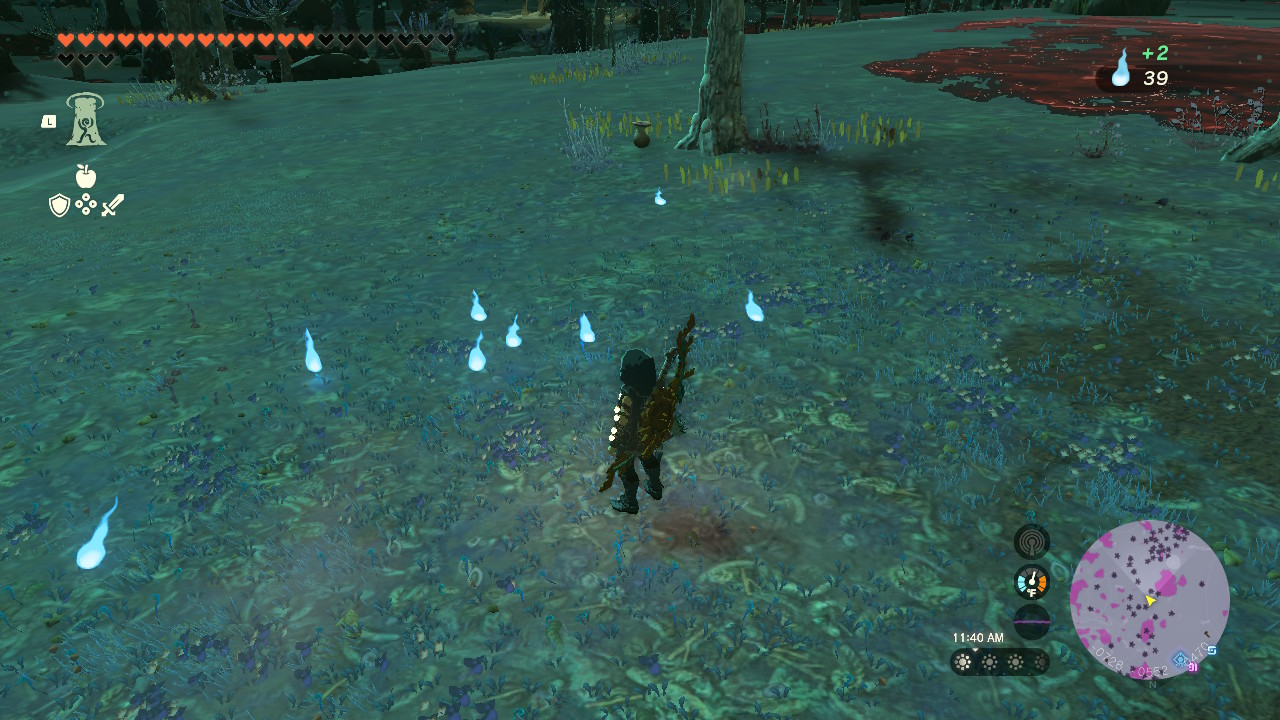Click the blue shrine icon on the minimap

pyautogui.click(x=1180, y=658)
